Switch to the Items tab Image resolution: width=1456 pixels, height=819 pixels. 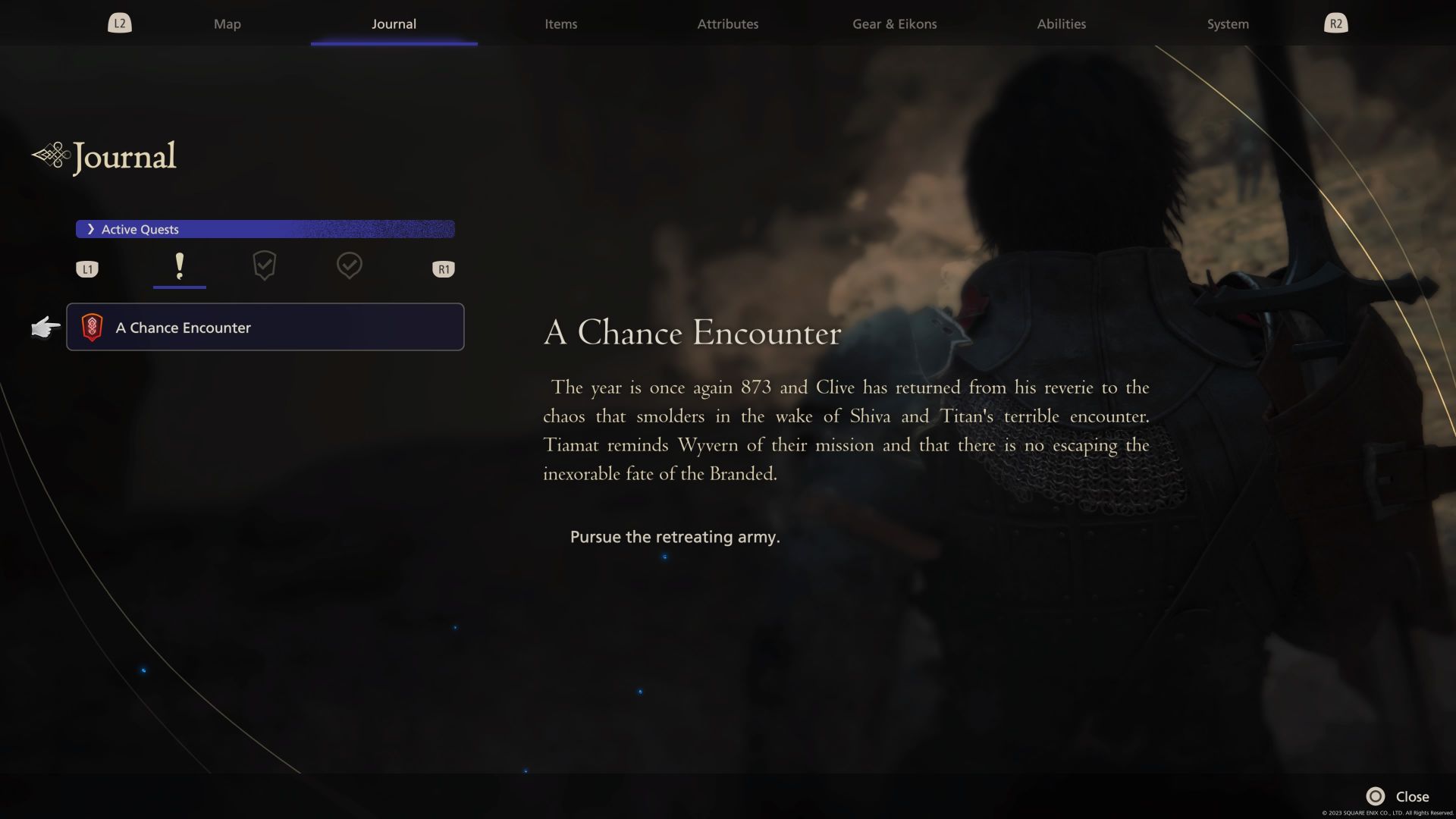coord(560,24)
